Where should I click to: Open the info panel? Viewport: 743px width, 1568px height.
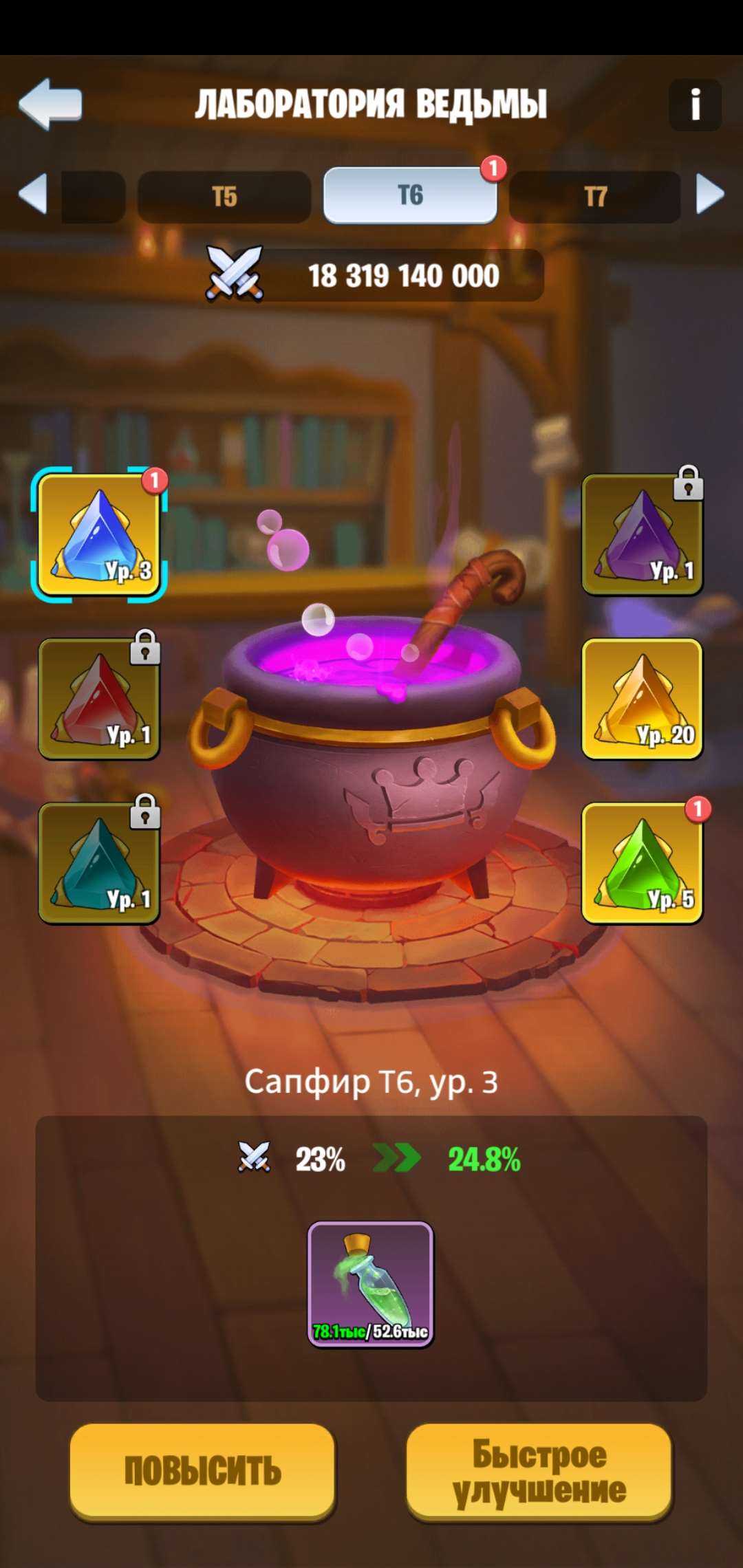[x=695, y=105]
